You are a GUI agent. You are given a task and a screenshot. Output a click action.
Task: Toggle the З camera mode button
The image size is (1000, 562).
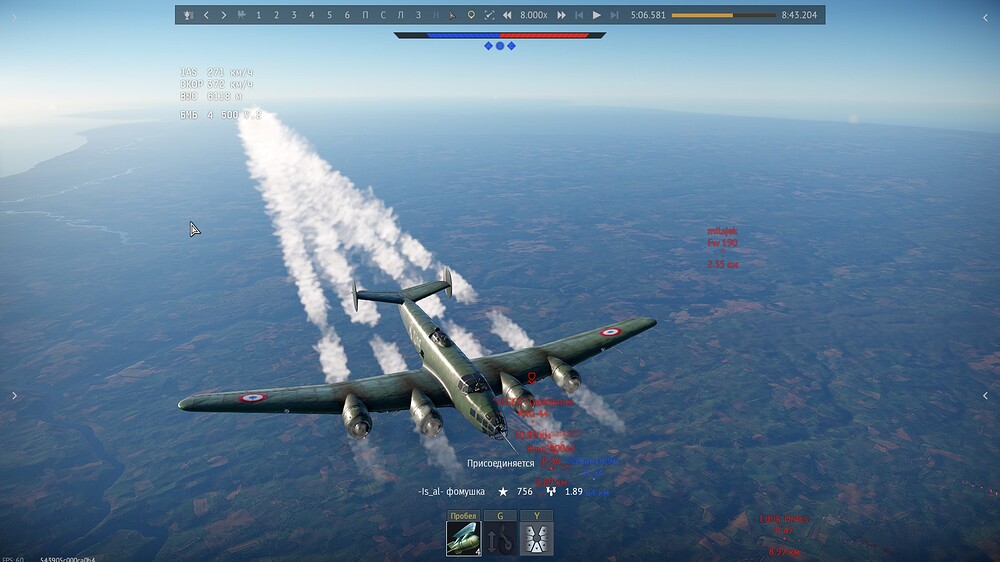tap(418, 15)
